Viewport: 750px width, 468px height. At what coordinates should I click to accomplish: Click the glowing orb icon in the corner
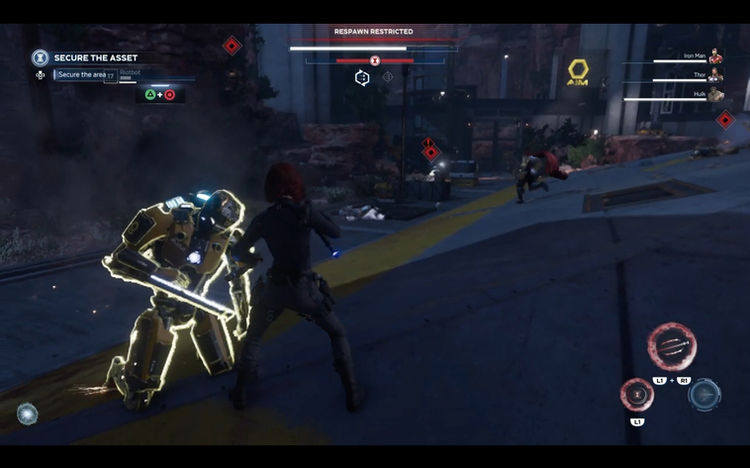[x=28, y=413]
